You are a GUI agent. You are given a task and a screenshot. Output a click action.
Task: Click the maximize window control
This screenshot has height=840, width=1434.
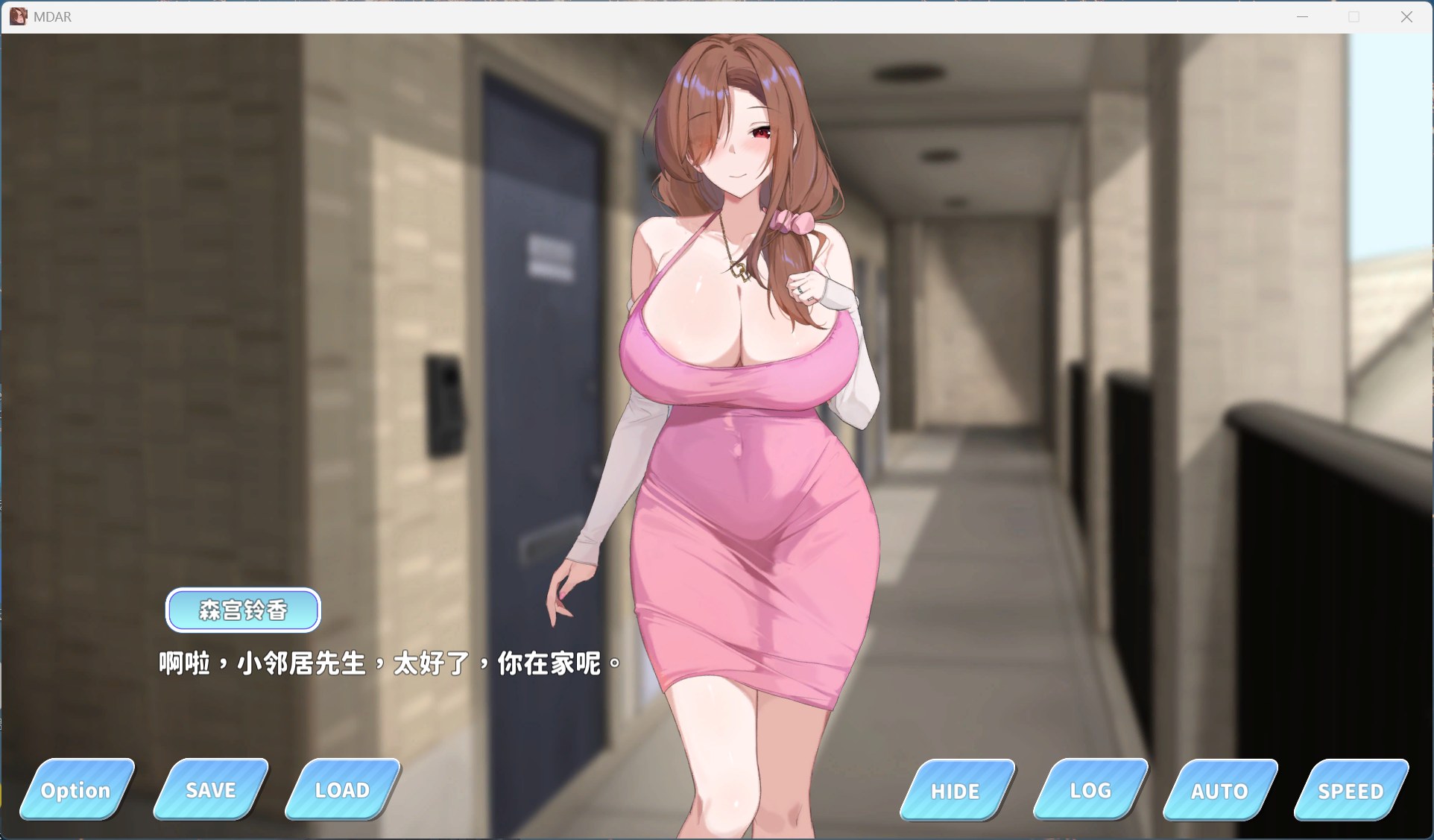point(1355,16)
